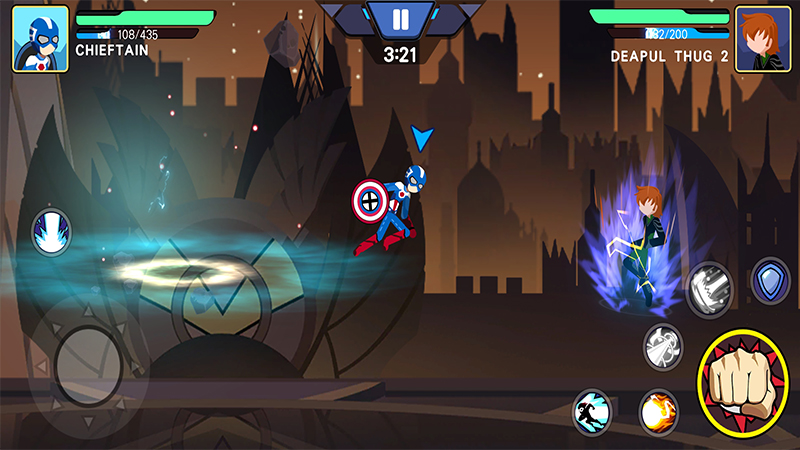Pause the fight with the pause button
800x450 pixels.
pos(400,19)
